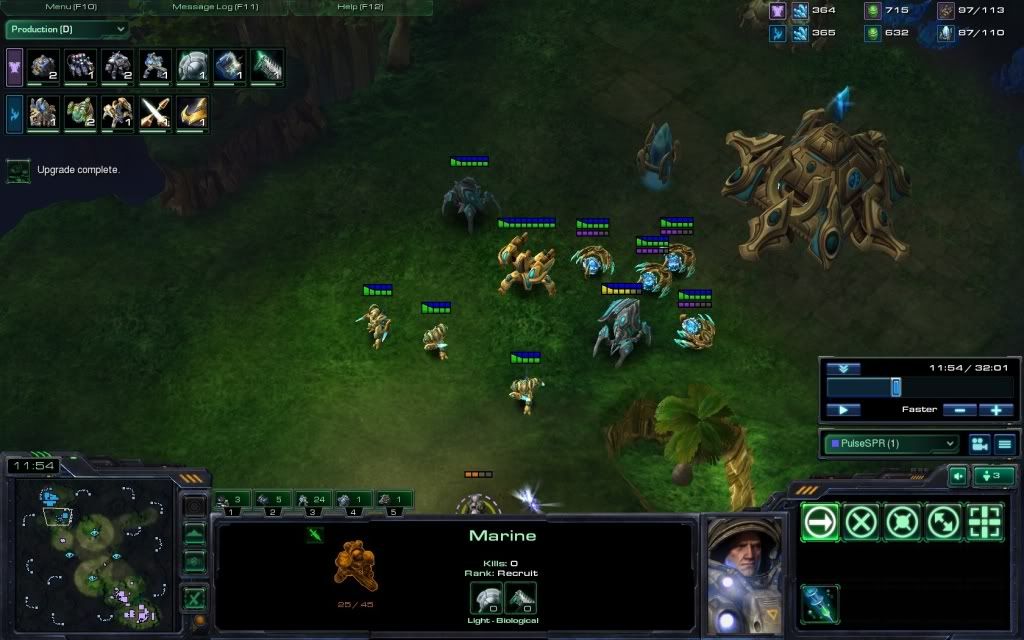The height and width of the screenshot is (640, 1024).
Task: Open the Menu (F10) button
Action: point(71,7)
